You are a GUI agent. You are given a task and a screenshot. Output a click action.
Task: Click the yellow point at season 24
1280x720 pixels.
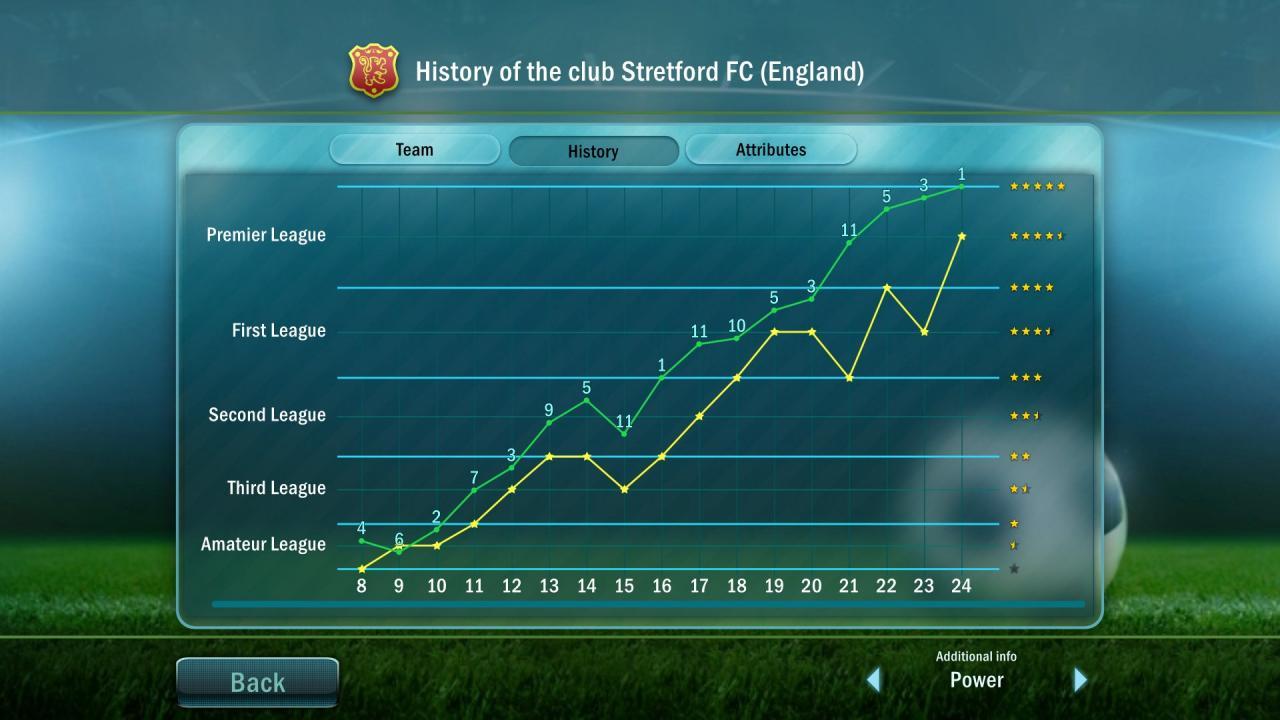(x=961, y=235)
